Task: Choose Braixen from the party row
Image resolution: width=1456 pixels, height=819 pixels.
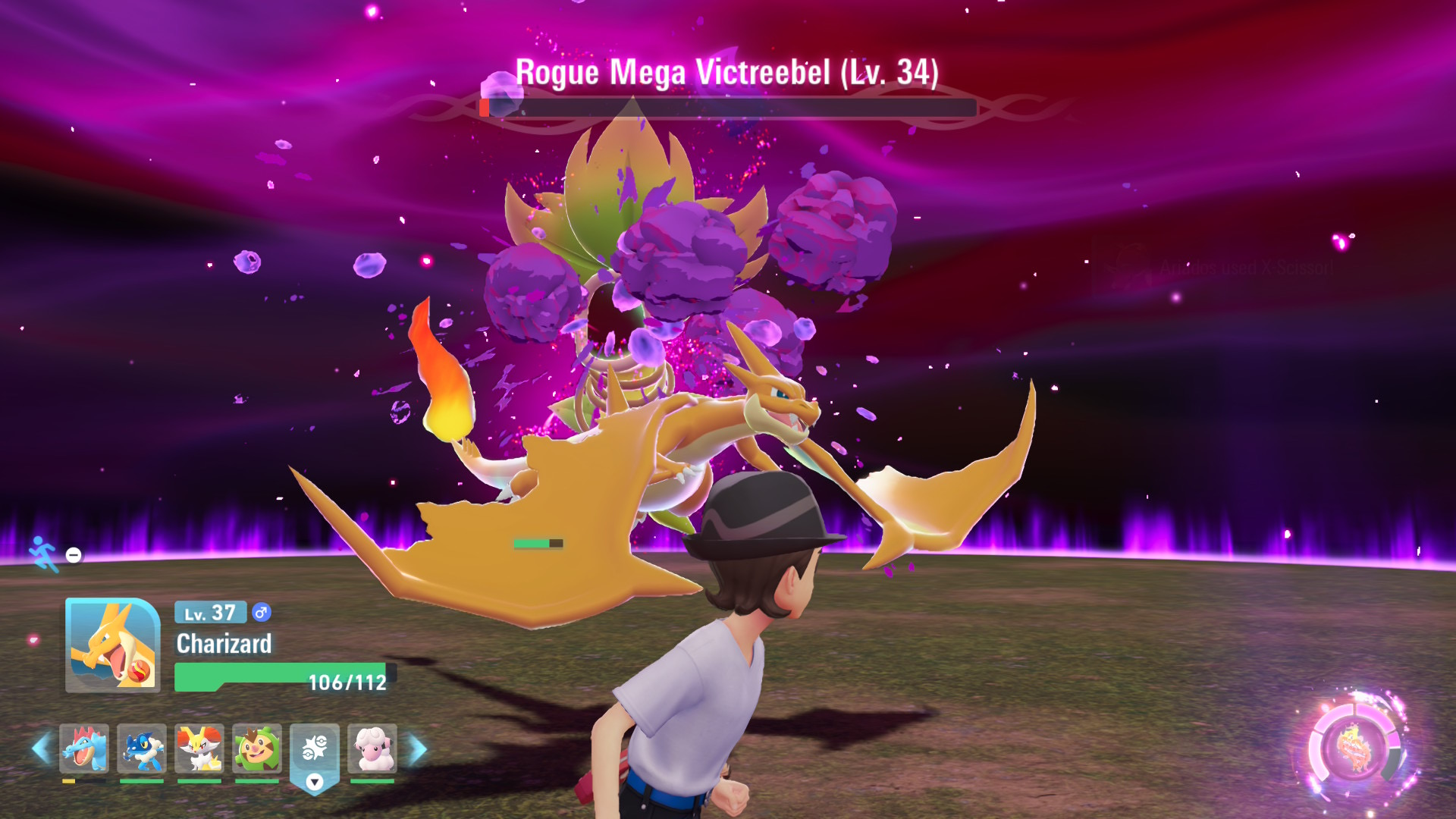Action: 199,748
